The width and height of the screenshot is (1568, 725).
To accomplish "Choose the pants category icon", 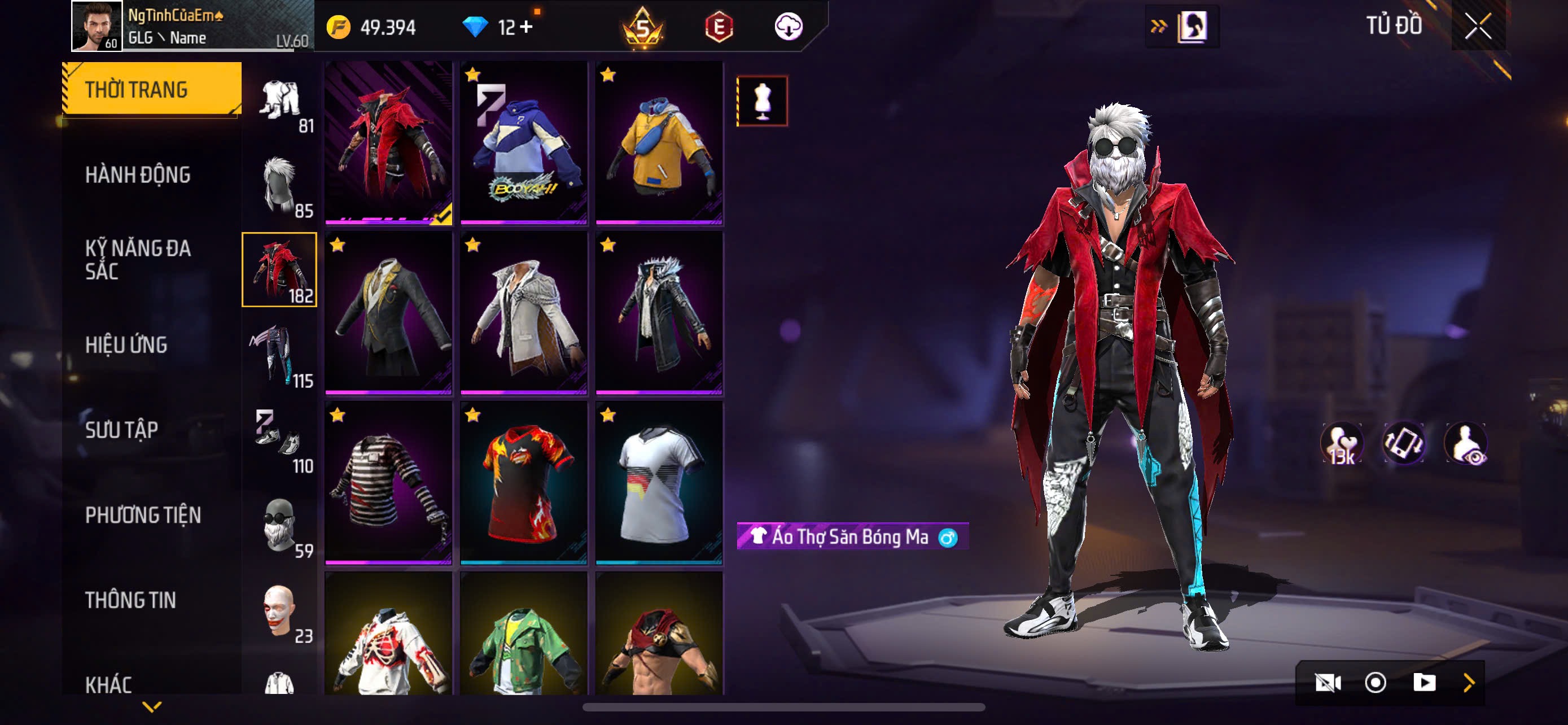I will pos(279,355).
